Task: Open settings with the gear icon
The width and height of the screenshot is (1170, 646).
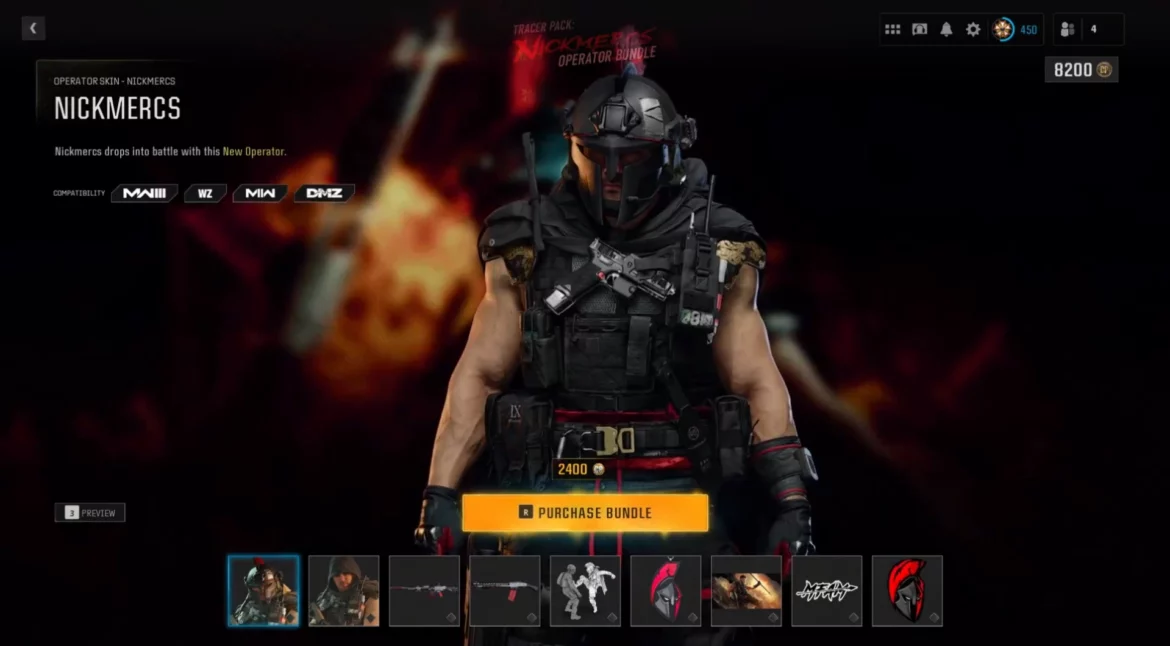Action: (x=973, y=30)
